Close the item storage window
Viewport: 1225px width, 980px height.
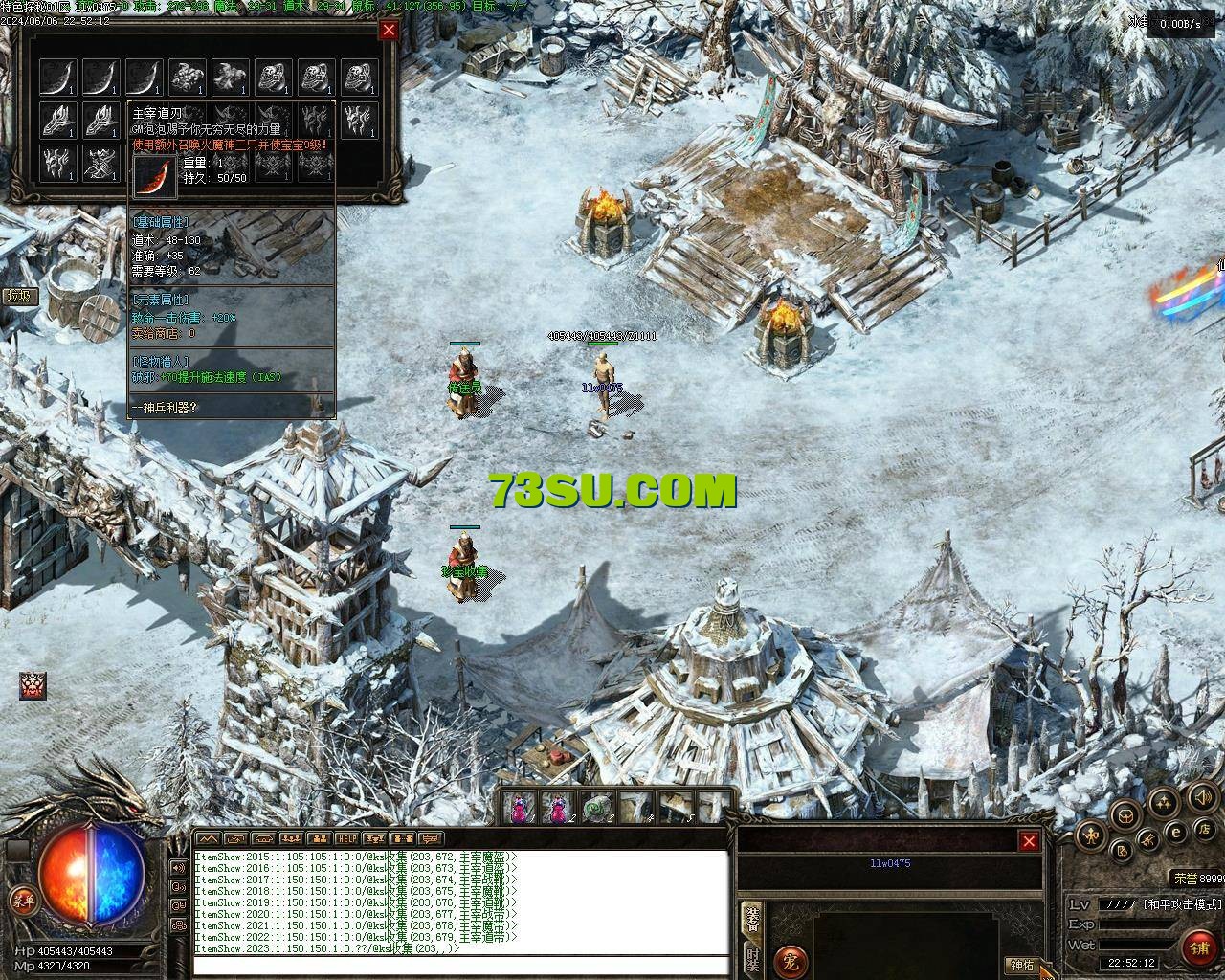tap(389, 30)
